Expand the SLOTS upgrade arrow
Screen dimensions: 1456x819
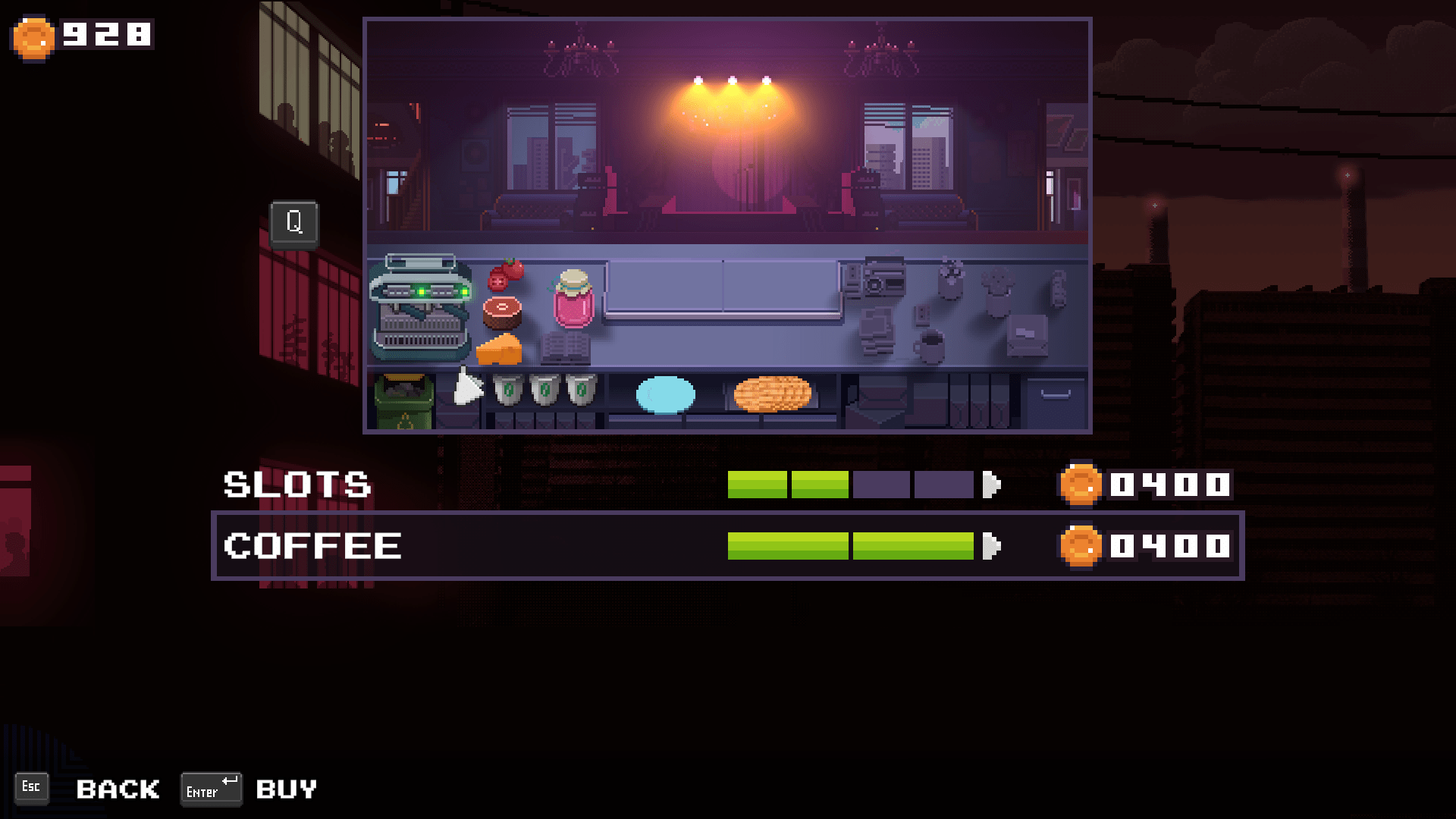[x=992, y=484]
